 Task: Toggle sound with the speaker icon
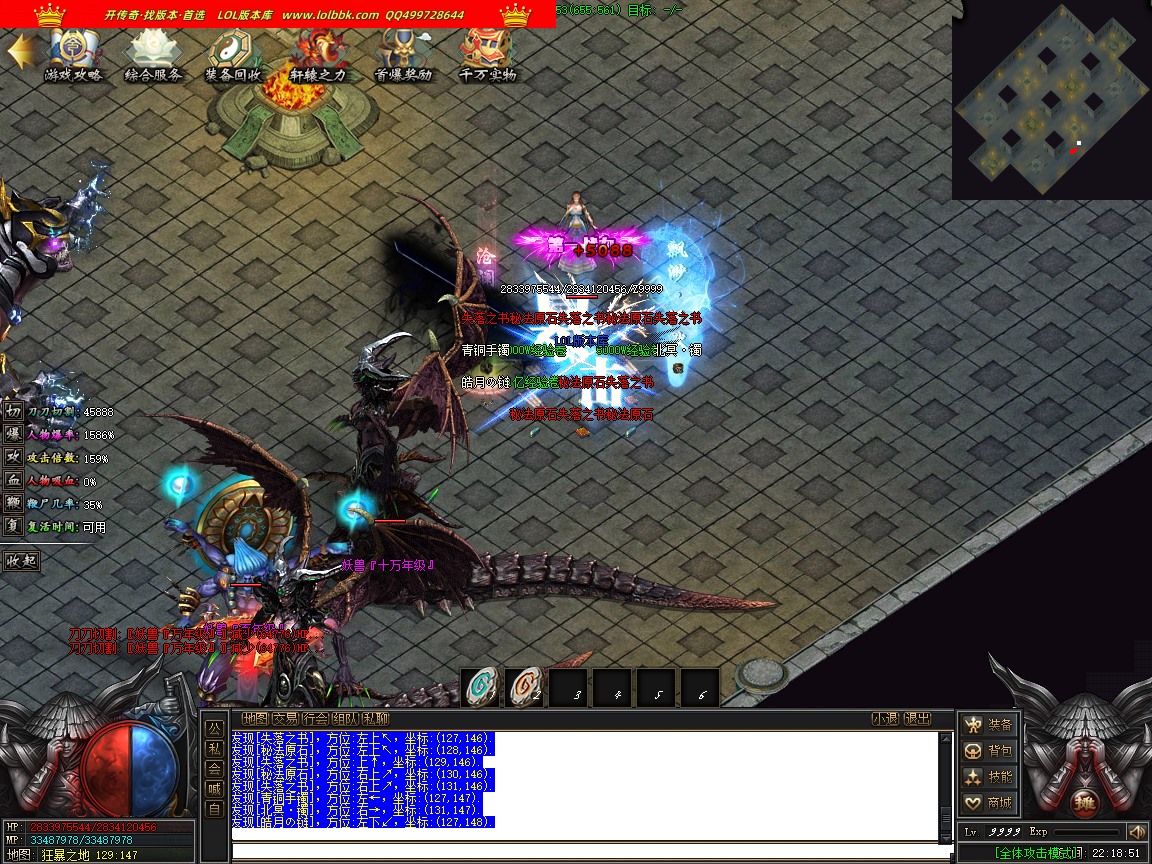(x=1136, y=832)
